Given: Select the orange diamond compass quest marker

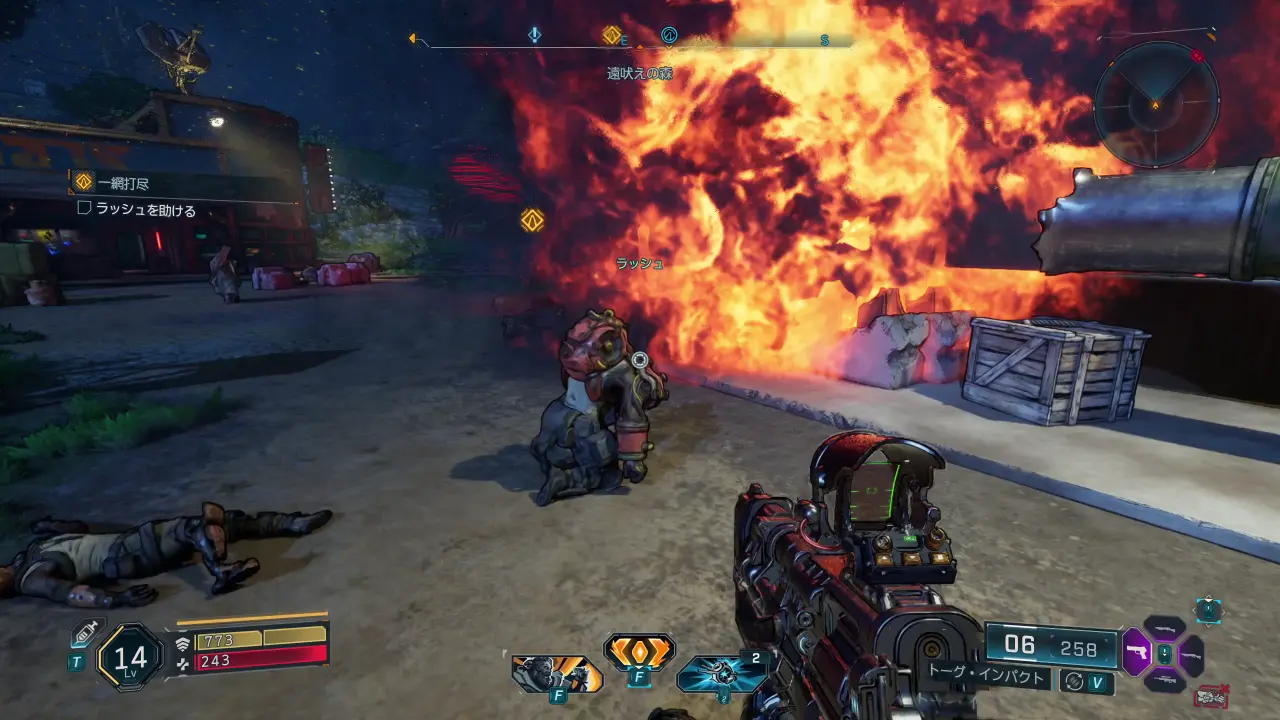Looking at the screenshot, I should click(611, 35).
